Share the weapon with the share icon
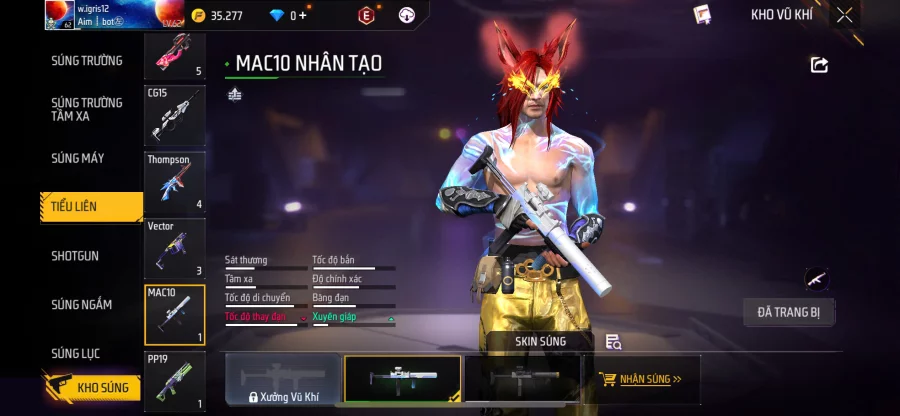This screenshot has width=900, height=416. click(x=819, y=65)
